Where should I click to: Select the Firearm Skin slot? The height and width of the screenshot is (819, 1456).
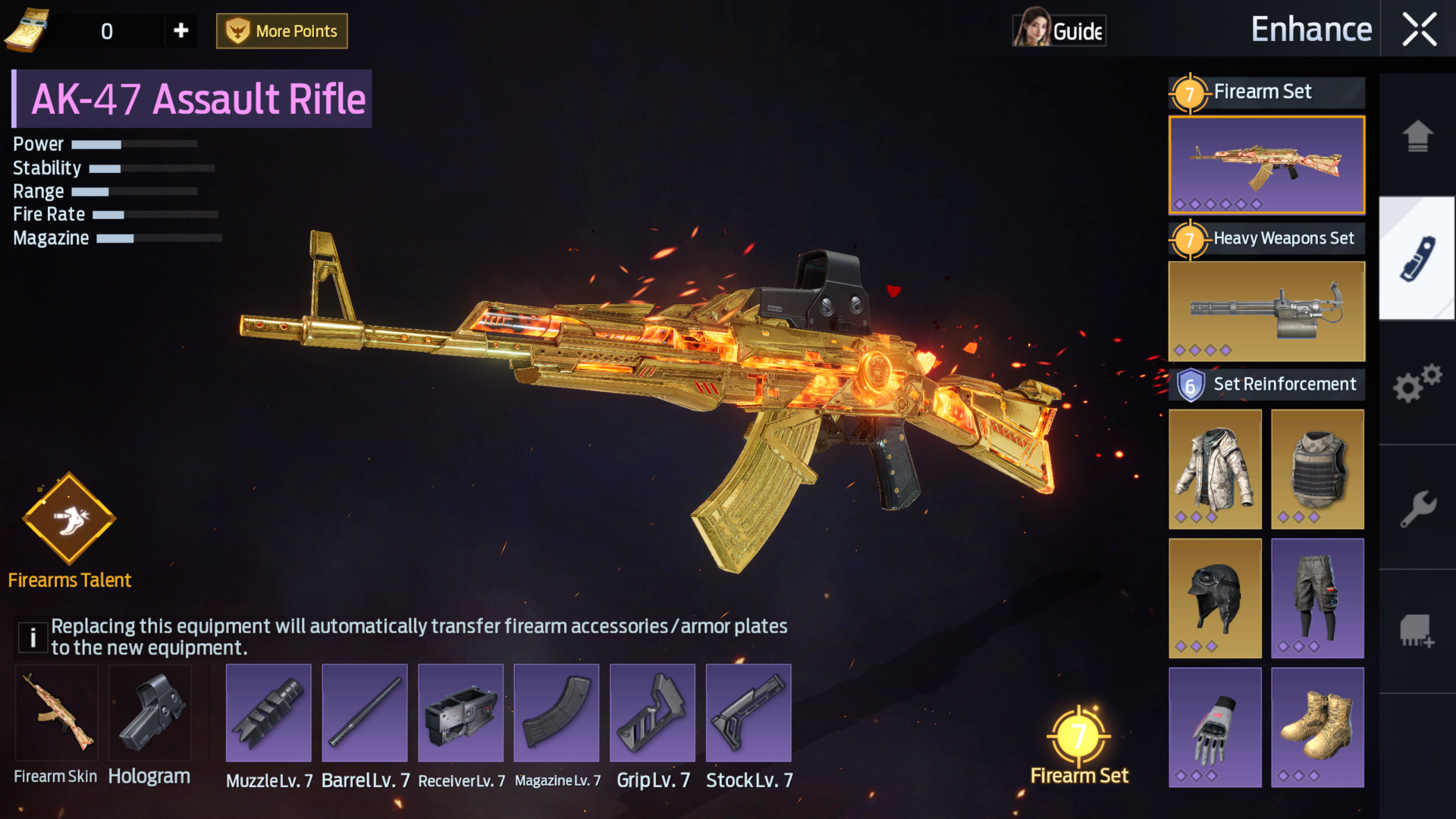click(x=57, y=714)
